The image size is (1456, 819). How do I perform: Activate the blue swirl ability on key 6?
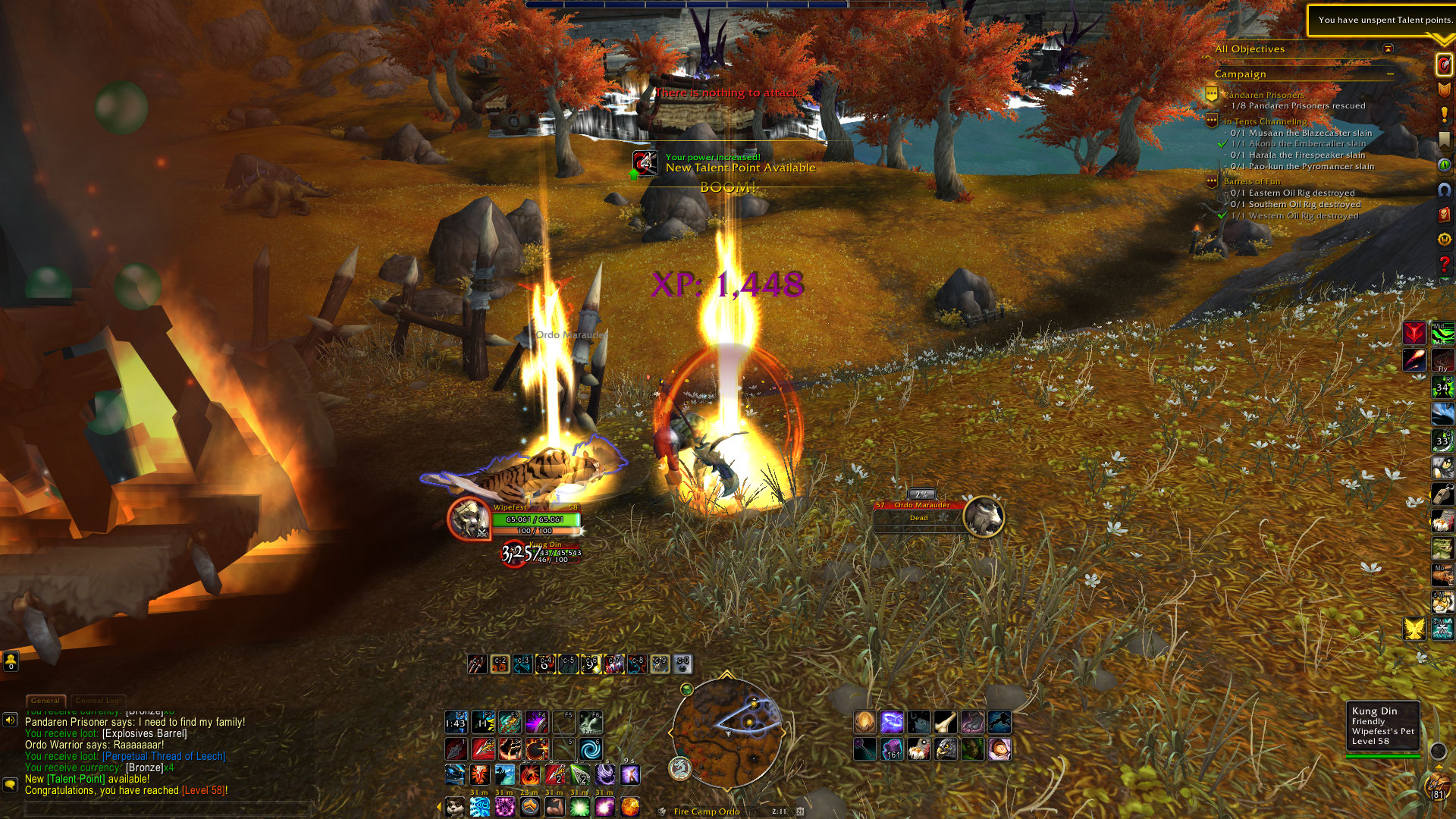[590, 749]
